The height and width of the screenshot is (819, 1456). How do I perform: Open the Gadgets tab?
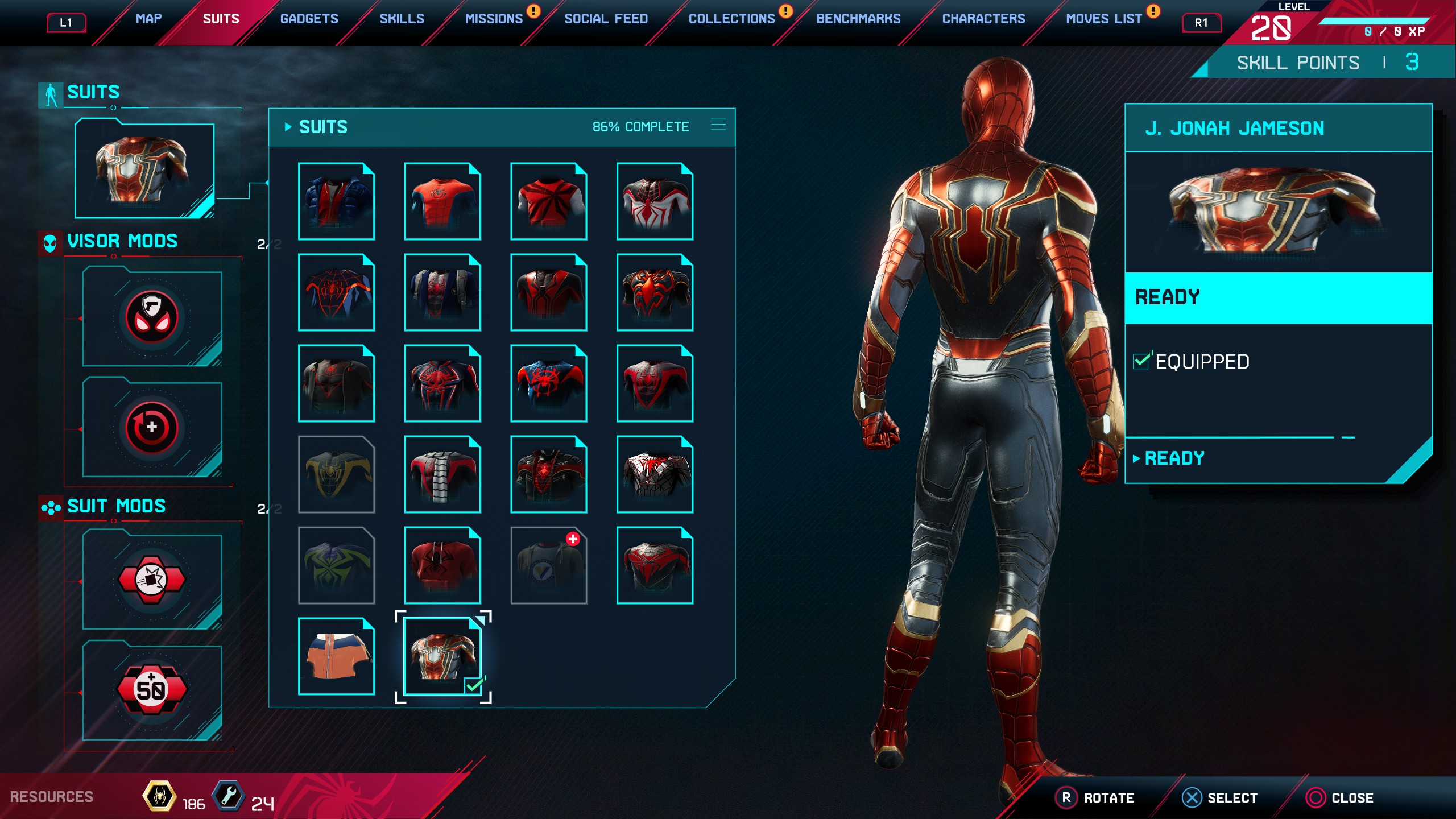click(309, 19)
